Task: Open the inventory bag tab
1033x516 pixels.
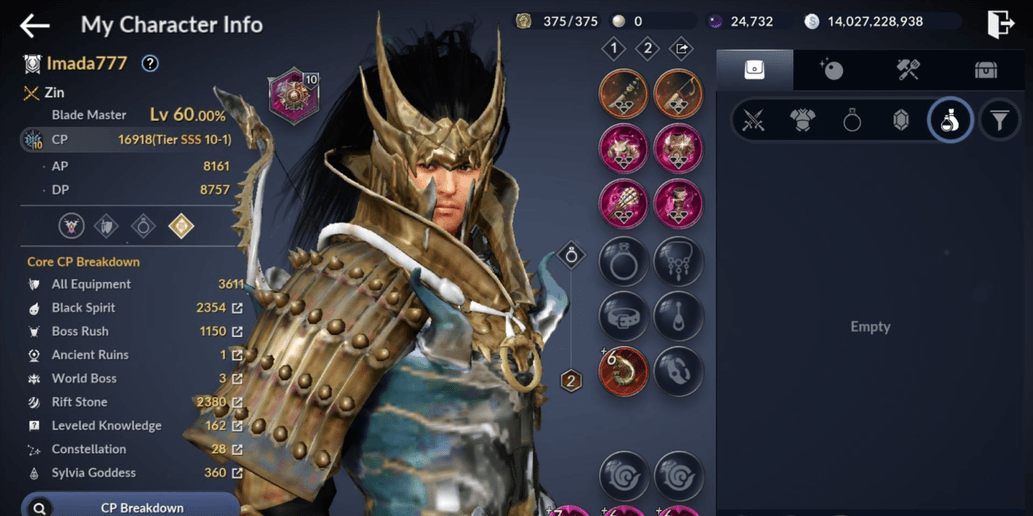Action: click(755, 69)
